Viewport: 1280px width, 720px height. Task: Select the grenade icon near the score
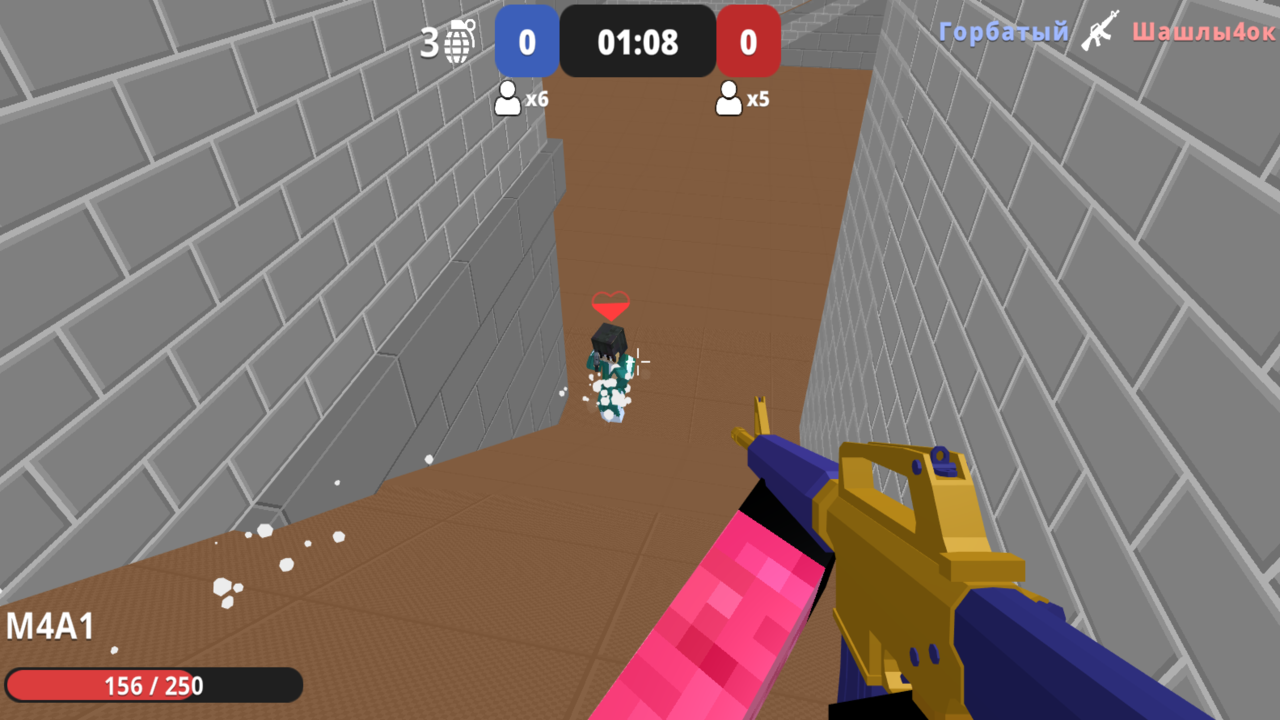point(457,40)
